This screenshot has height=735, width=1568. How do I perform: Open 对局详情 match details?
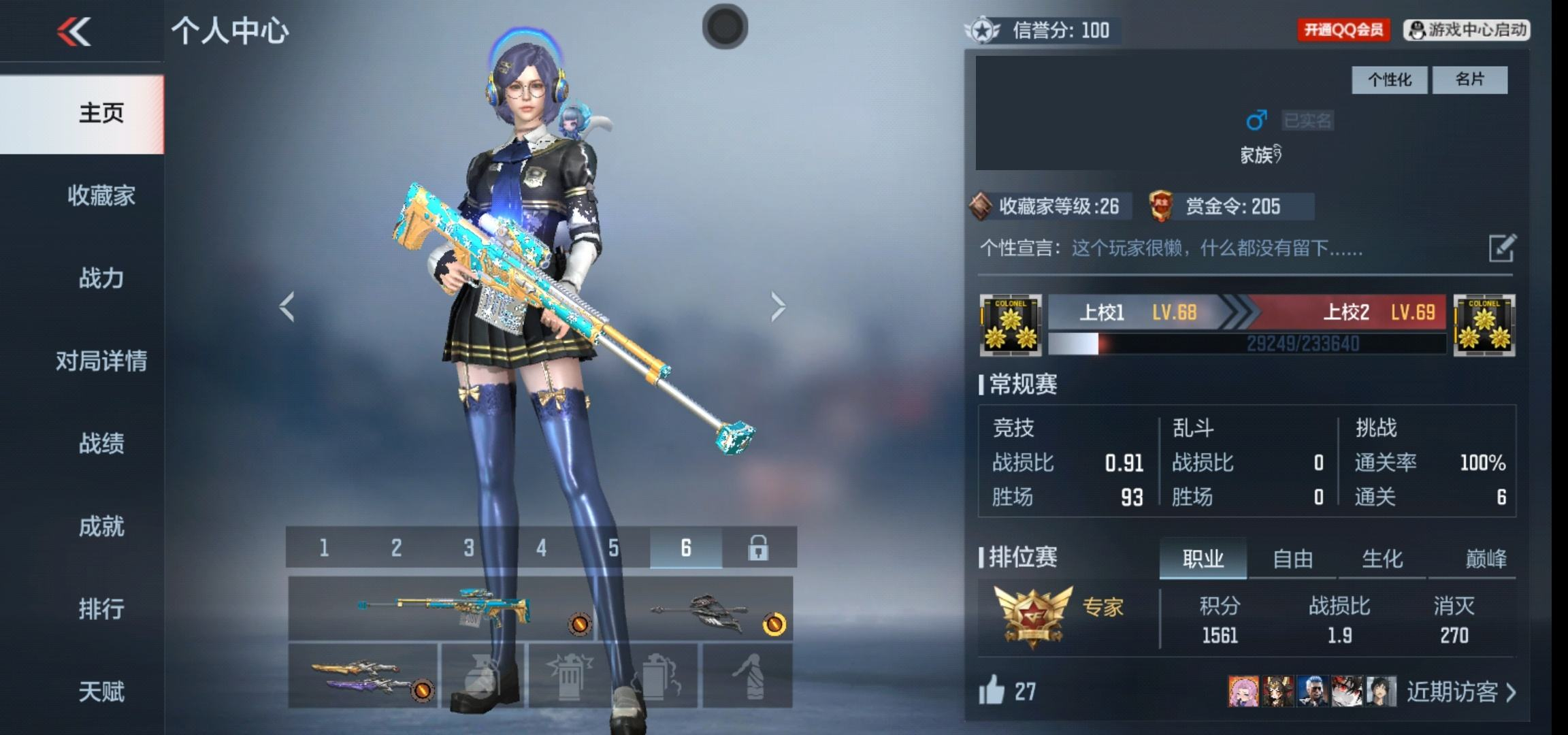[101, 361]
